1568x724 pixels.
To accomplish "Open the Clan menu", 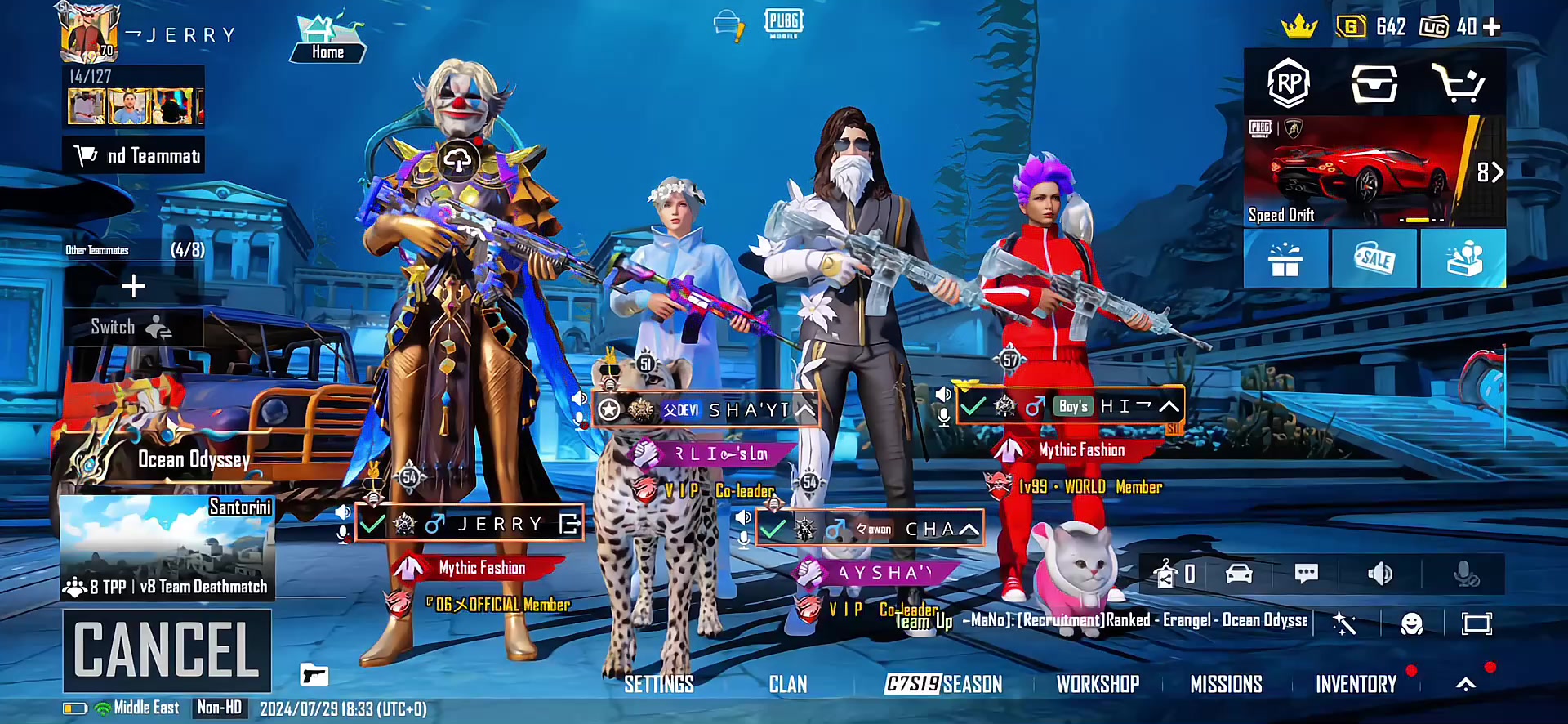I will 787,684.
